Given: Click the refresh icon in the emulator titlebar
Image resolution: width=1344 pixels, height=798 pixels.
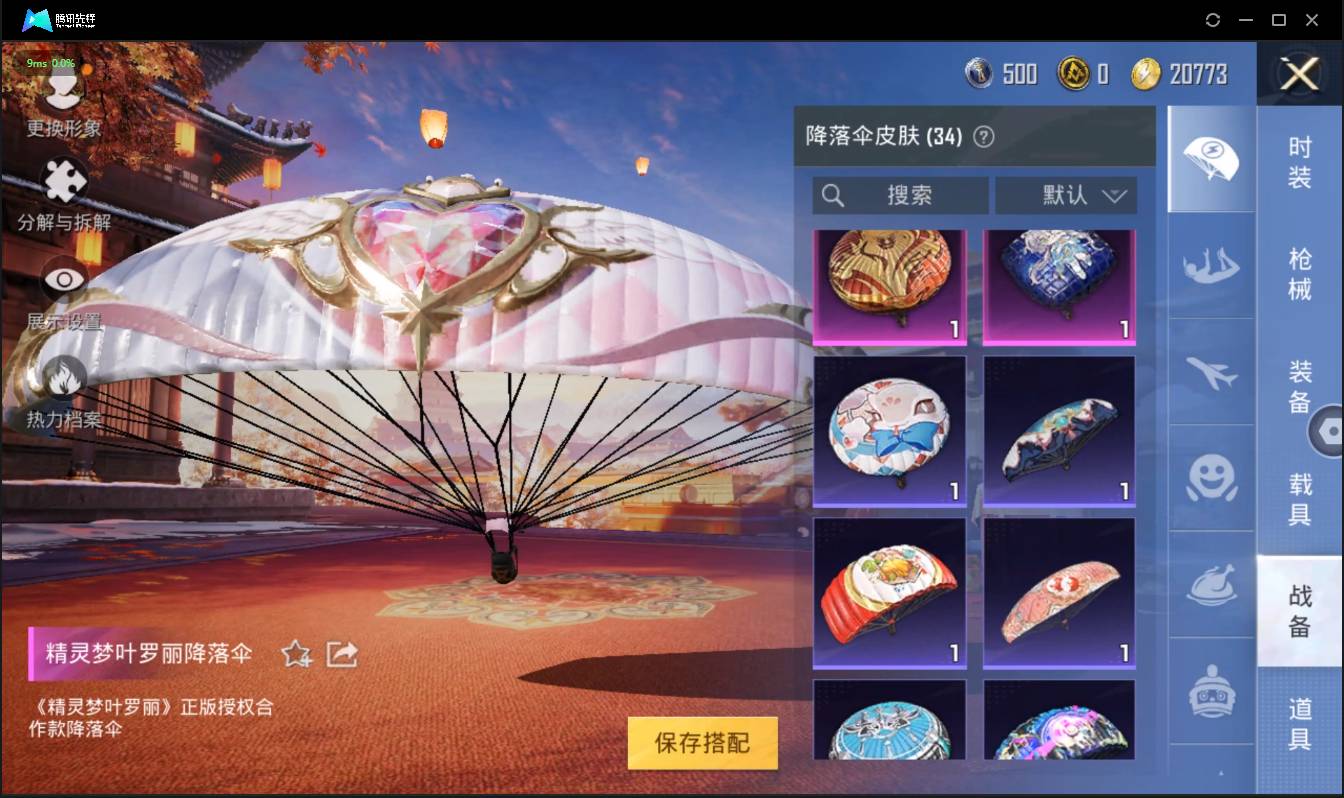Looking at the screenshot, I should pyautogui.click(x=1213, y=19).
